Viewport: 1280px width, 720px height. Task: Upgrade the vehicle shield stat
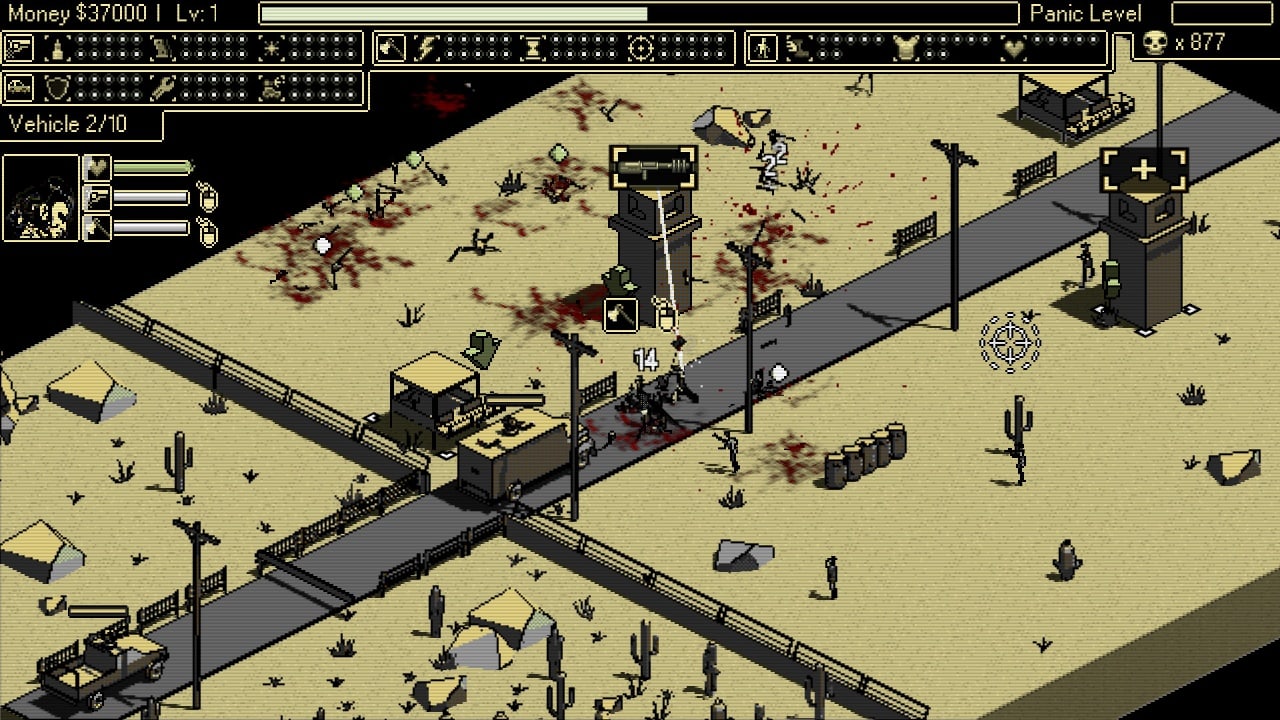(x=57, y=88)
